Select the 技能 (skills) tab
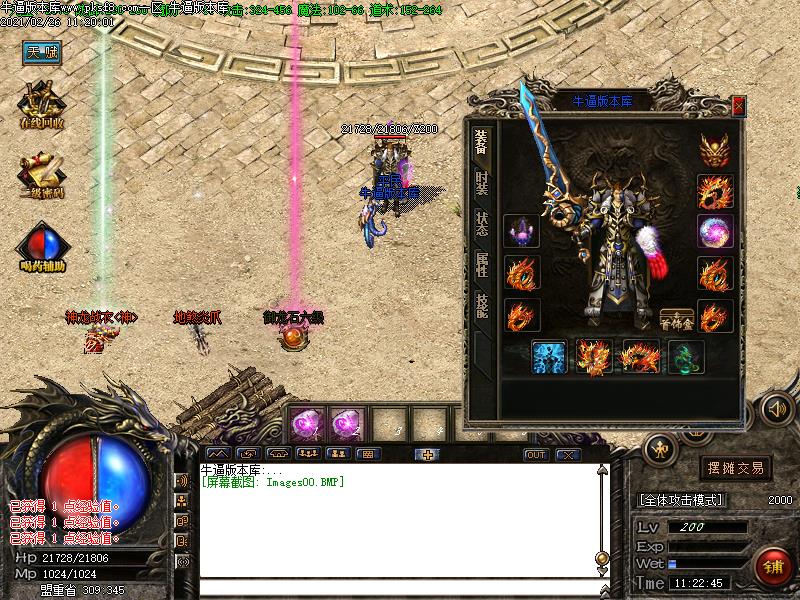 tap(482, 305)
